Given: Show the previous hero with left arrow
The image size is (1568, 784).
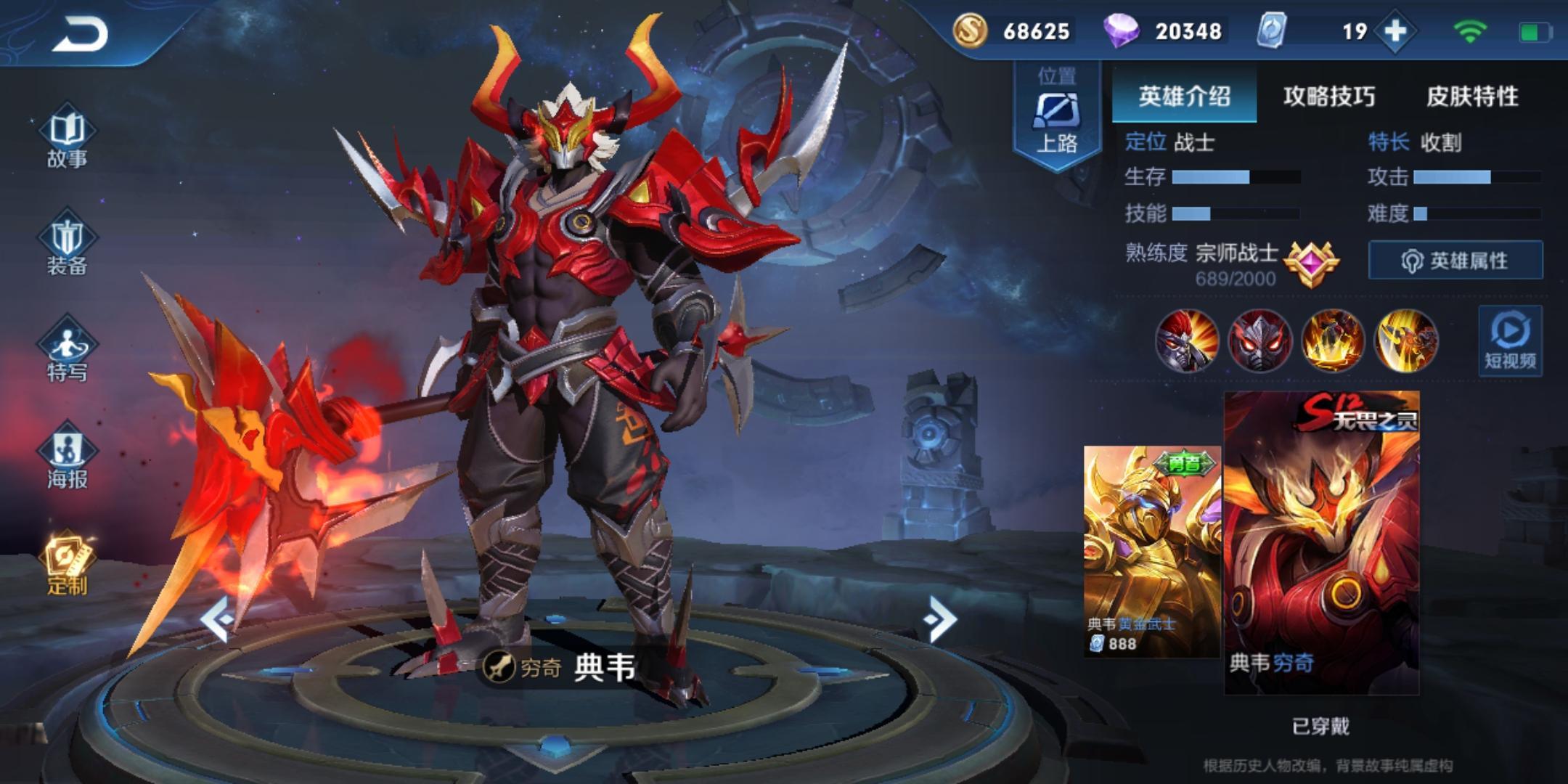Looking at the screenshot, I should click(218, 619).
